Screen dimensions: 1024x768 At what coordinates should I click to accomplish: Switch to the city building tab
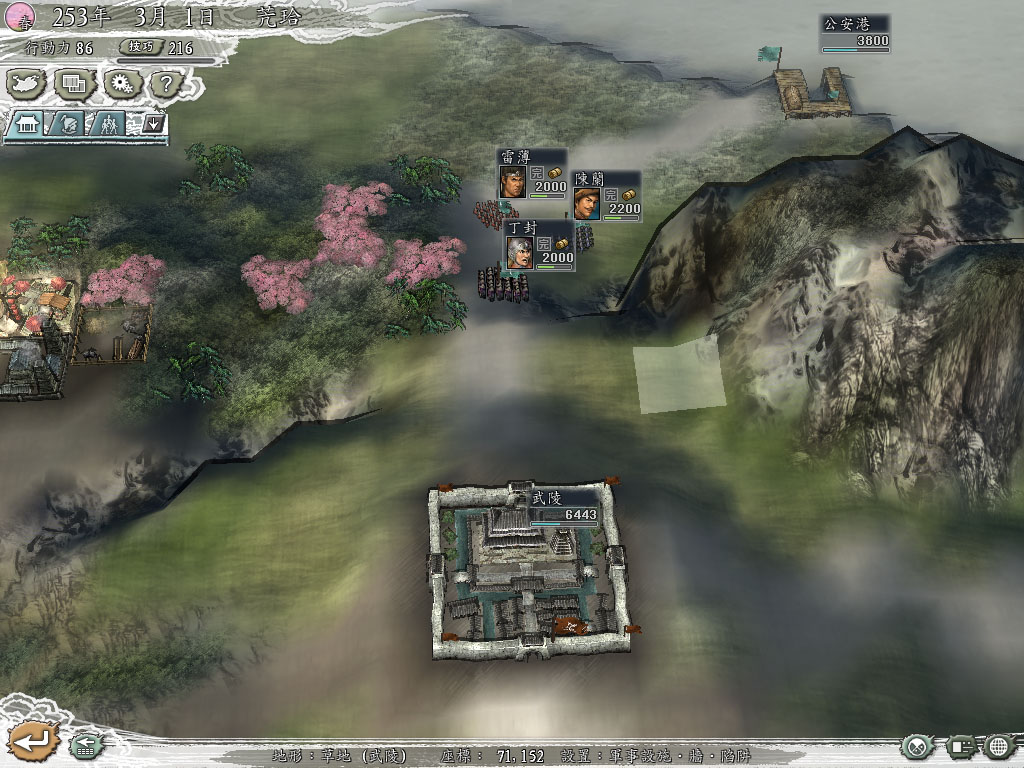click(x=28, y=124)
